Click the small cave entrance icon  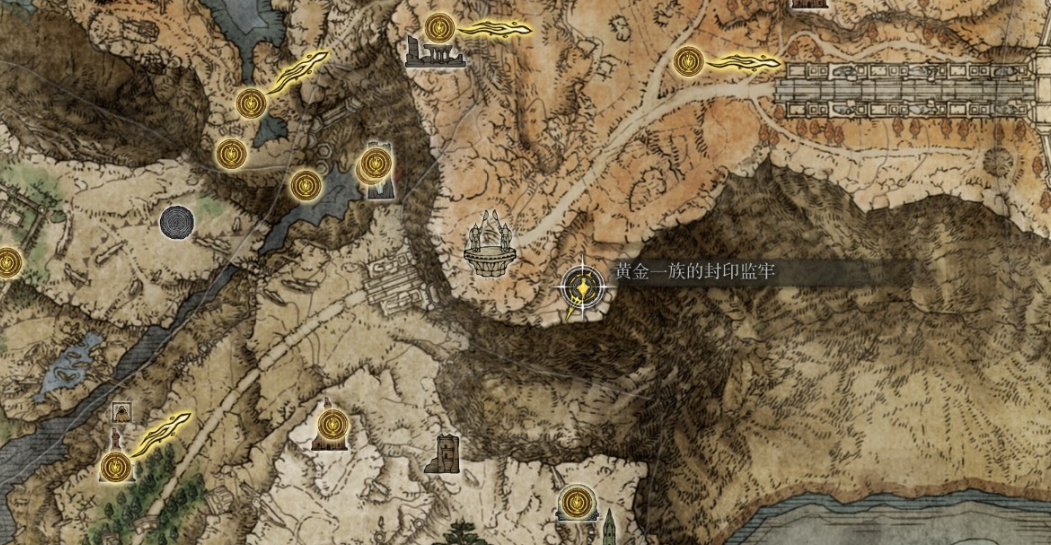tap(121, 412)
